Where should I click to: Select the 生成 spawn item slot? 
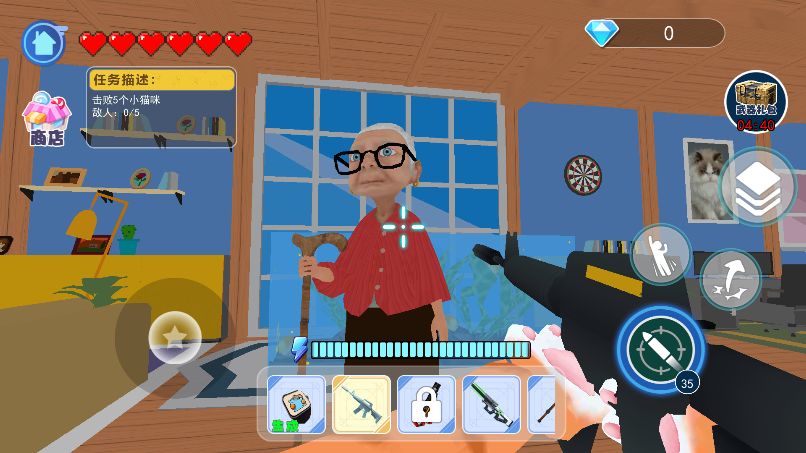pos(296,405)
